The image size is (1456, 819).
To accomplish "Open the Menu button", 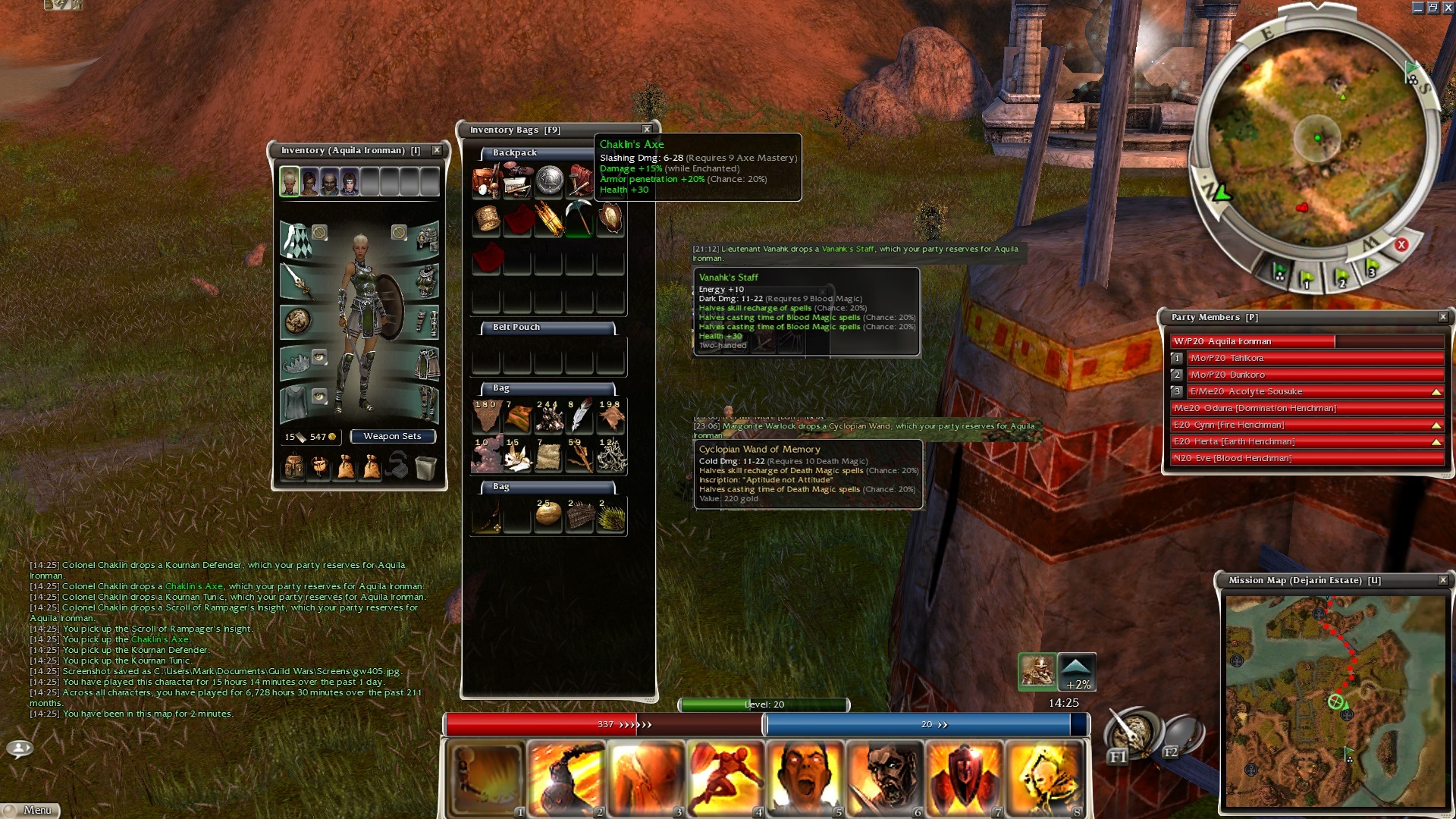I will click(30, 810).
